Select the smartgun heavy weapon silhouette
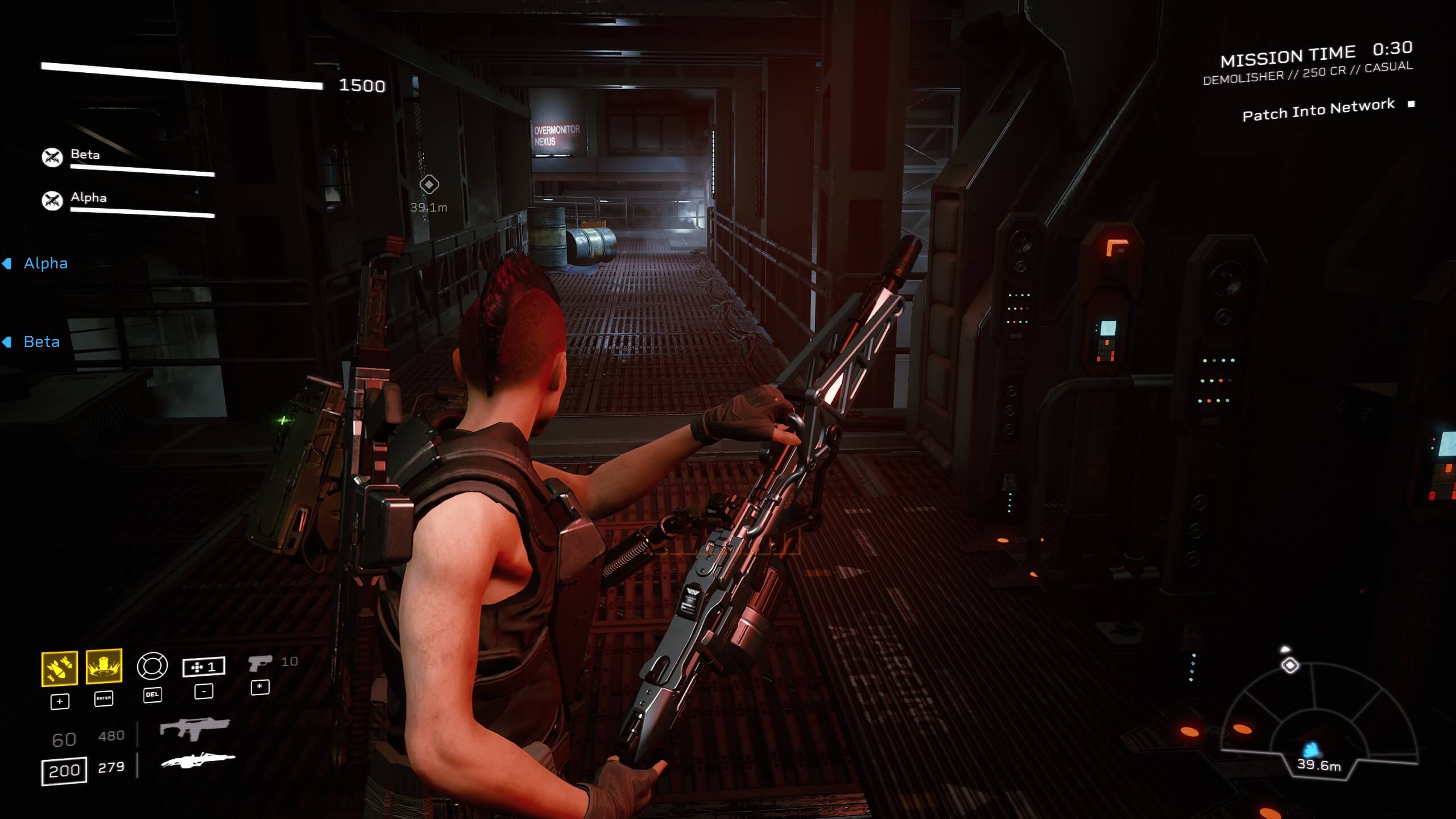The height and width of the screenshot is (819, 1456). 198,760
